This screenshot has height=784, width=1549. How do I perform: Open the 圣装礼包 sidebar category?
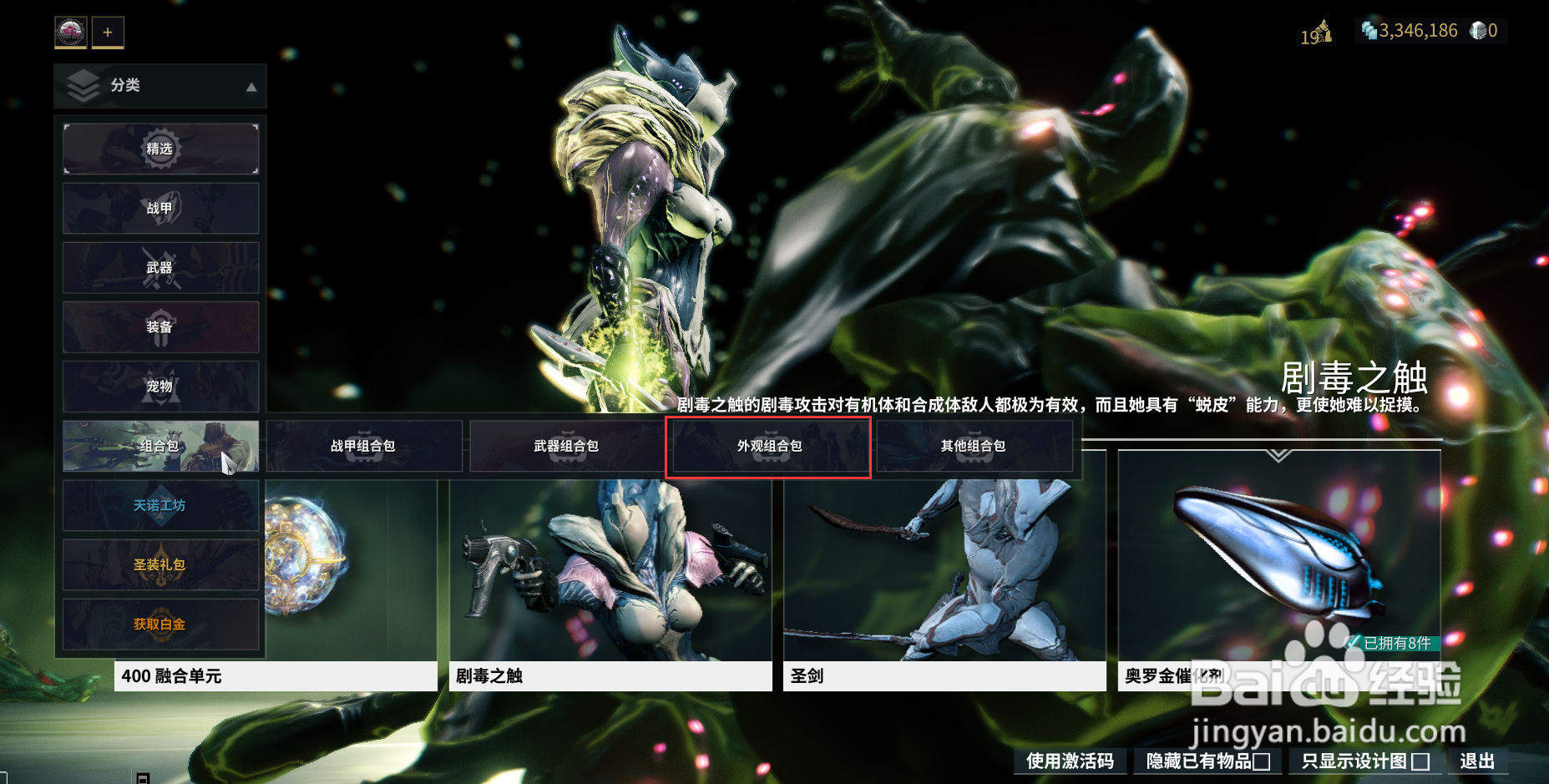[159, 564]
